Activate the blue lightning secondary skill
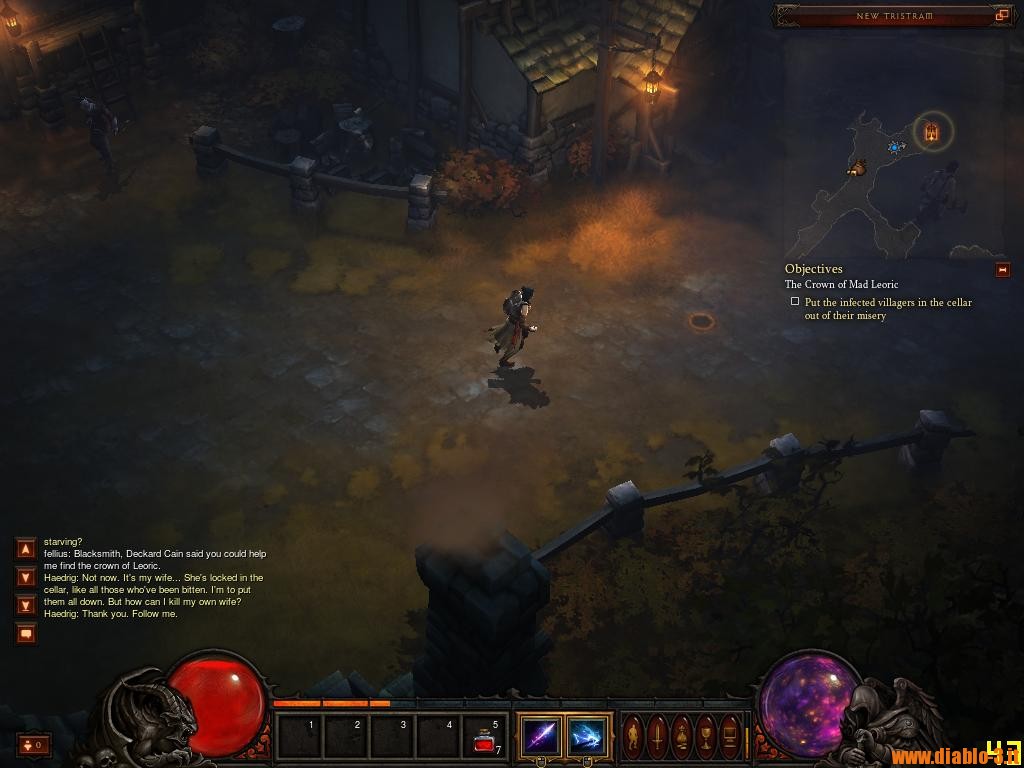This screenshot has height=768, width=1024. 587,737
